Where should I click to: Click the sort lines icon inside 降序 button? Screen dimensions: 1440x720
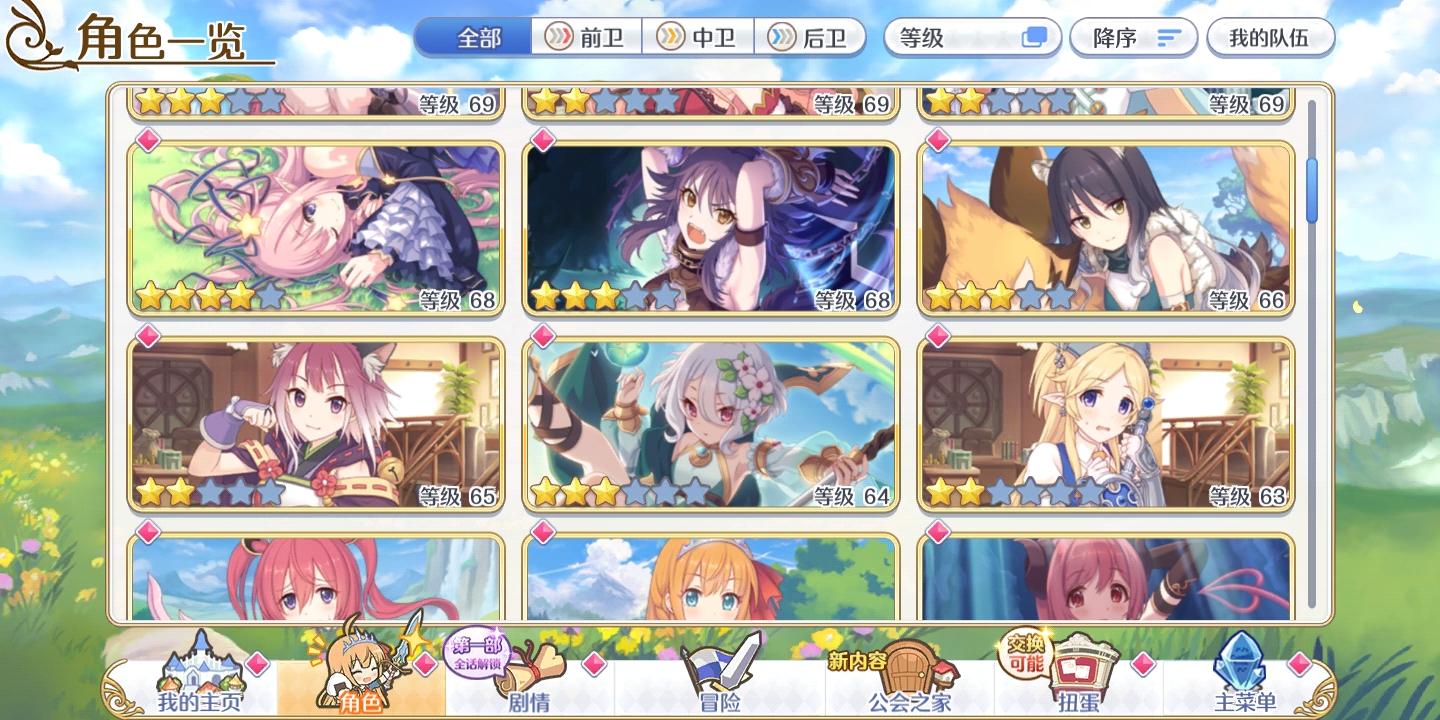1166,37
